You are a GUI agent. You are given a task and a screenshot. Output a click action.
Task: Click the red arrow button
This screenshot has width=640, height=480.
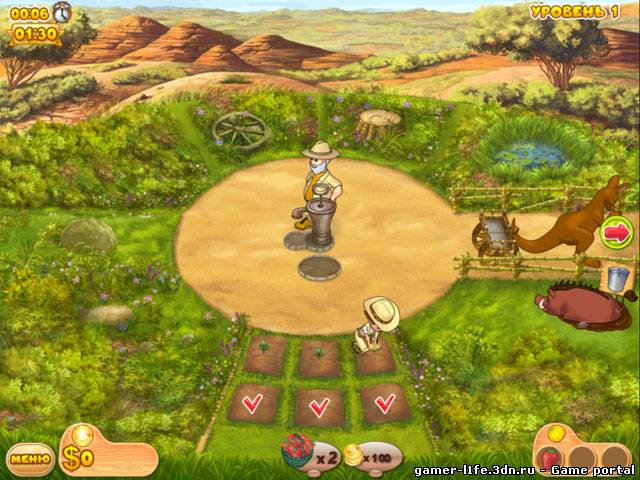click(x=616, y=233)
